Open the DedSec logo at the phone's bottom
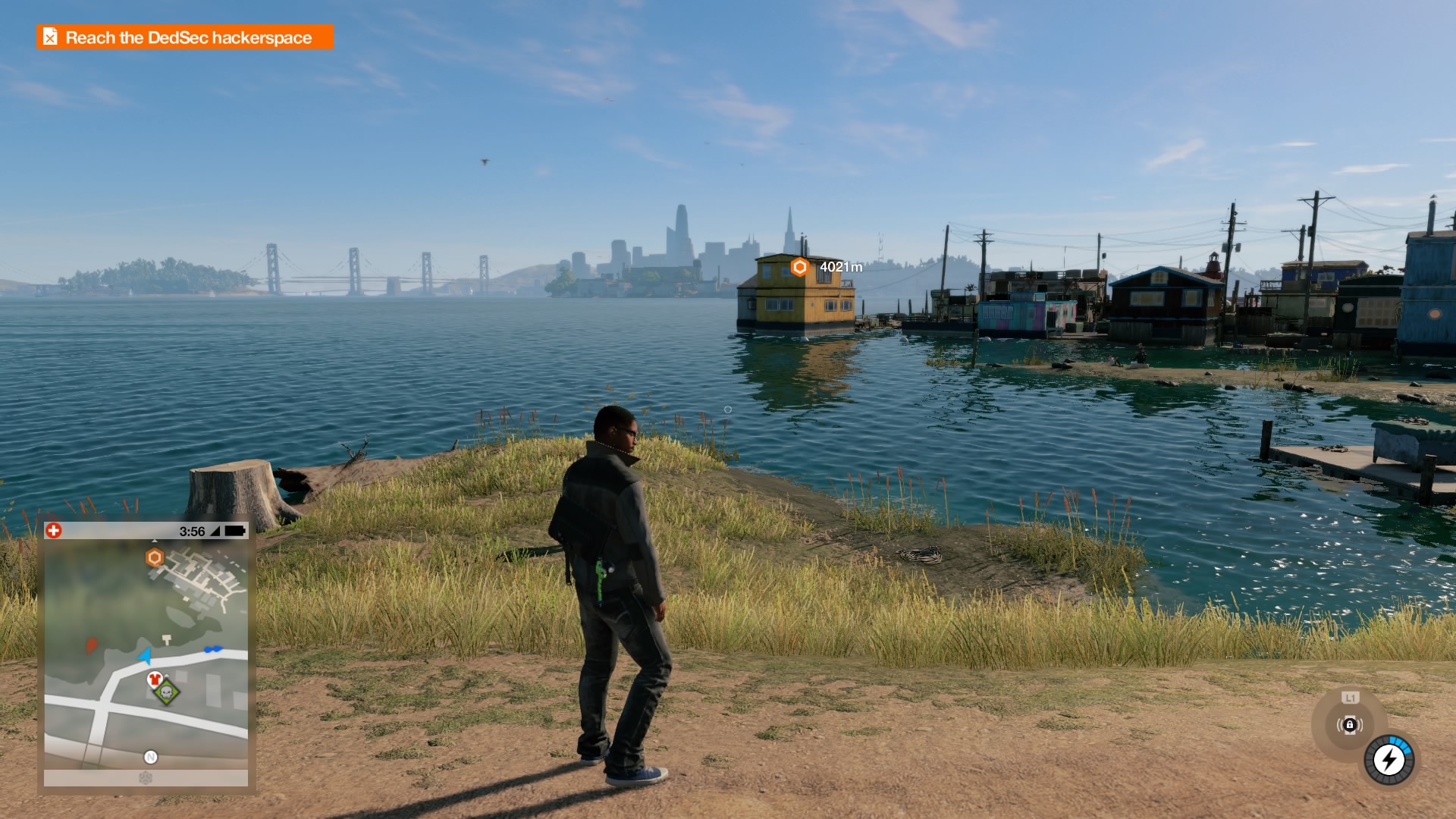1456x819 pixels. pos(146,778)
